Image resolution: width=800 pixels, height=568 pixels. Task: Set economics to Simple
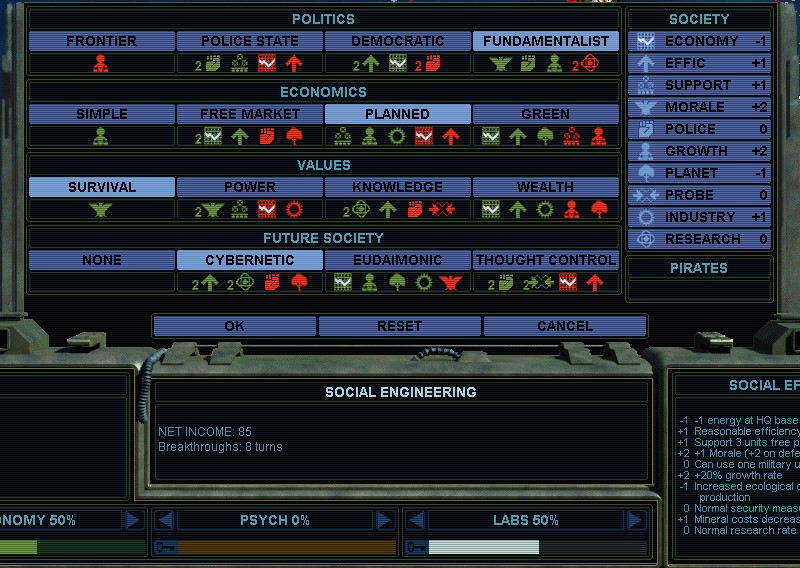(101, 114)
